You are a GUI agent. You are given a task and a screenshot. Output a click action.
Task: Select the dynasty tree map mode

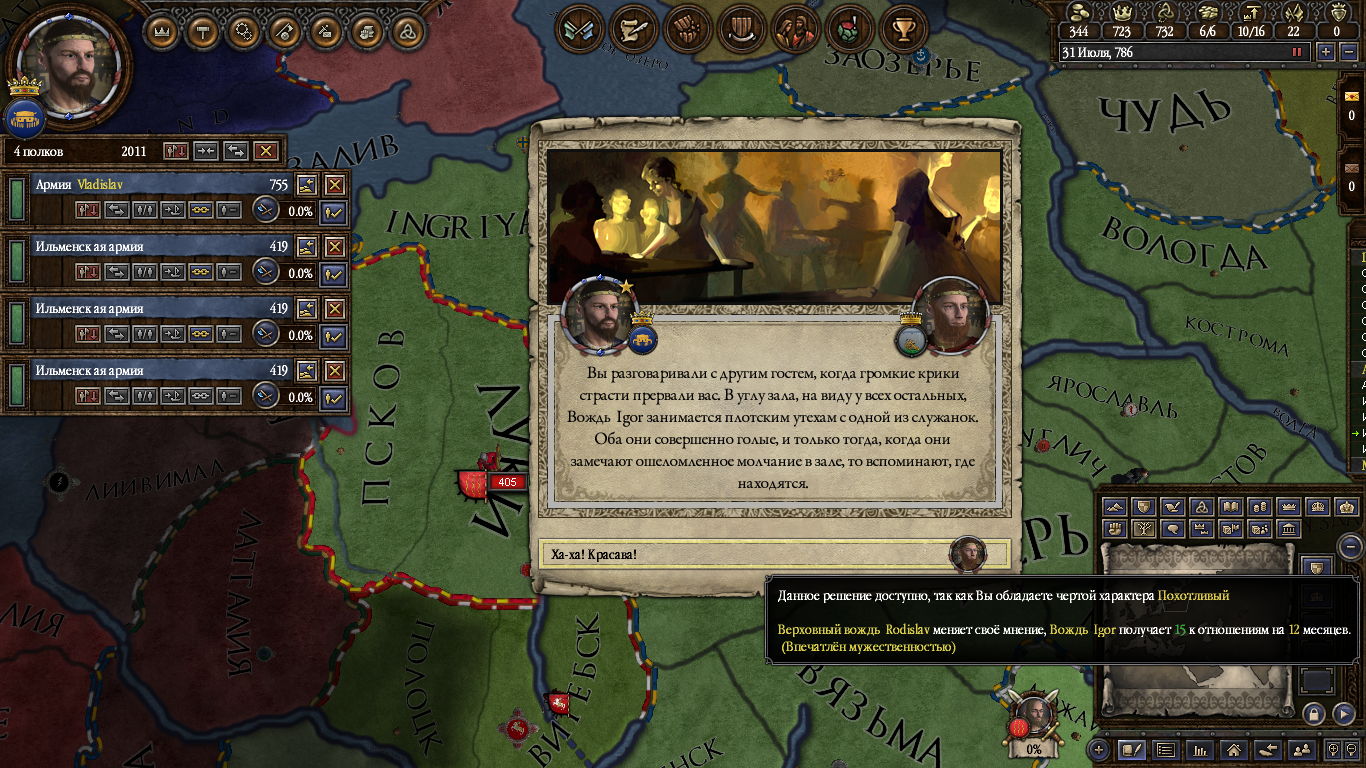(x=1144, y=529)
